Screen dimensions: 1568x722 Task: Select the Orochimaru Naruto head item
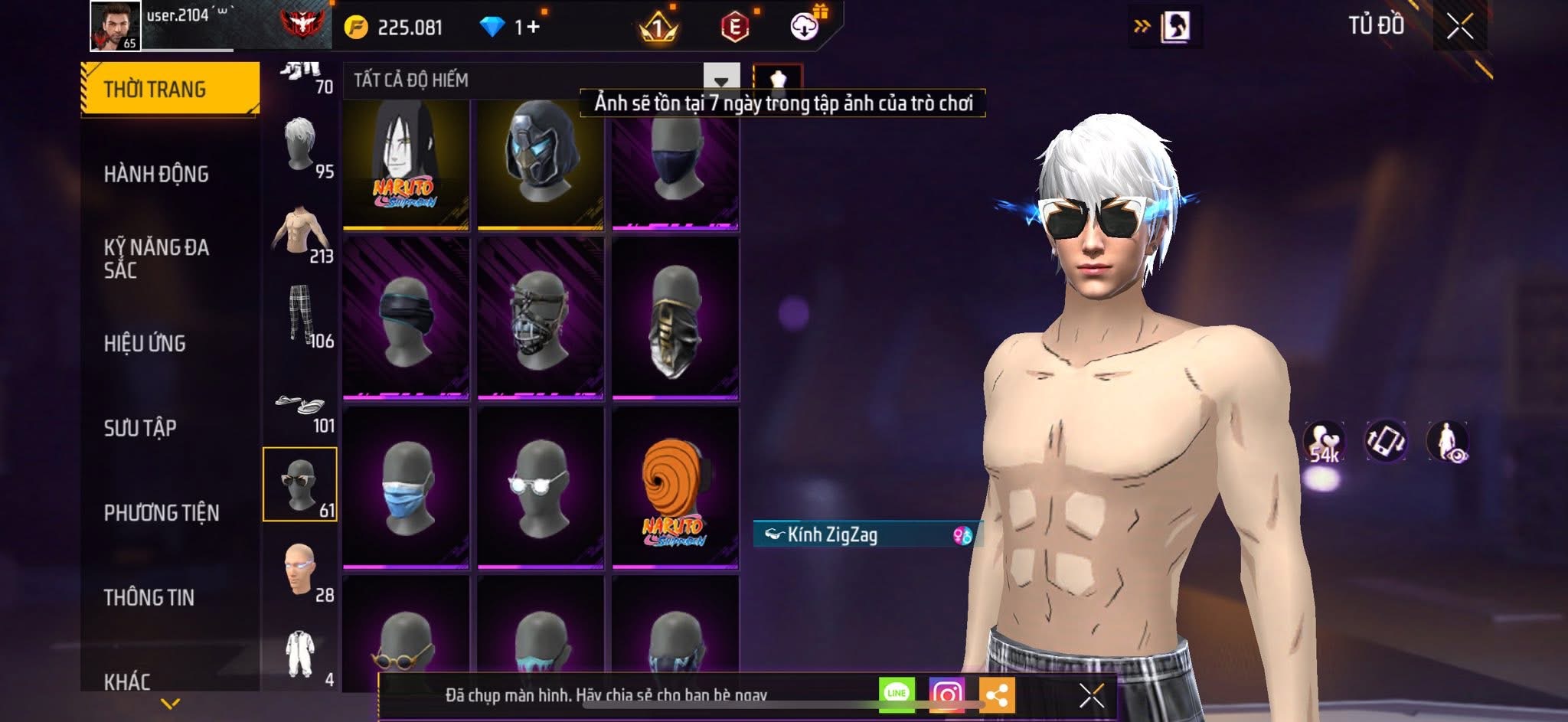pyautogui.click(x=406, y=165)
